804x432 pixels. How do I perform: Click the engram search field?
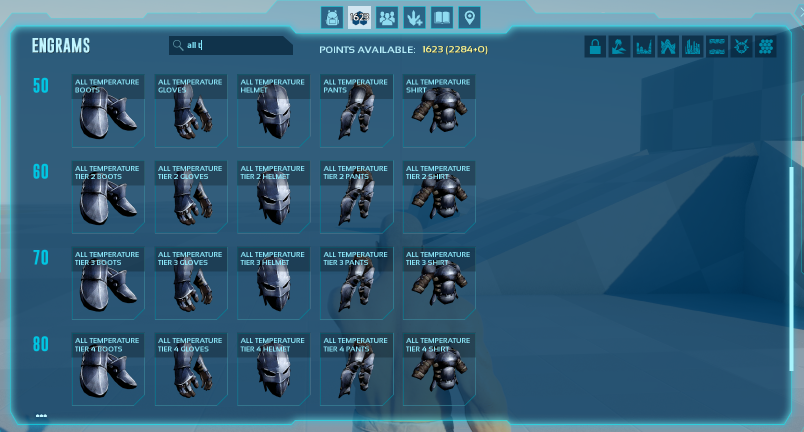(x=232, y=45)
